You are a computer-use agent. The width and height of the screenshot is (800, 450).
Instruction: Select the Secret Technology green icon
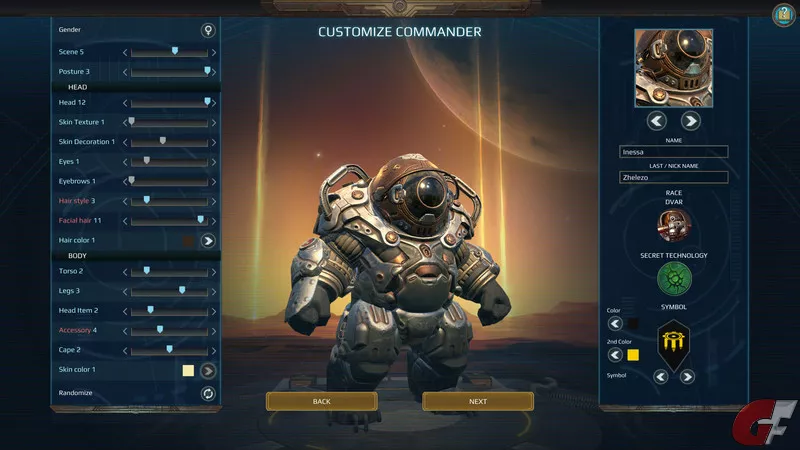click(674, 279)
